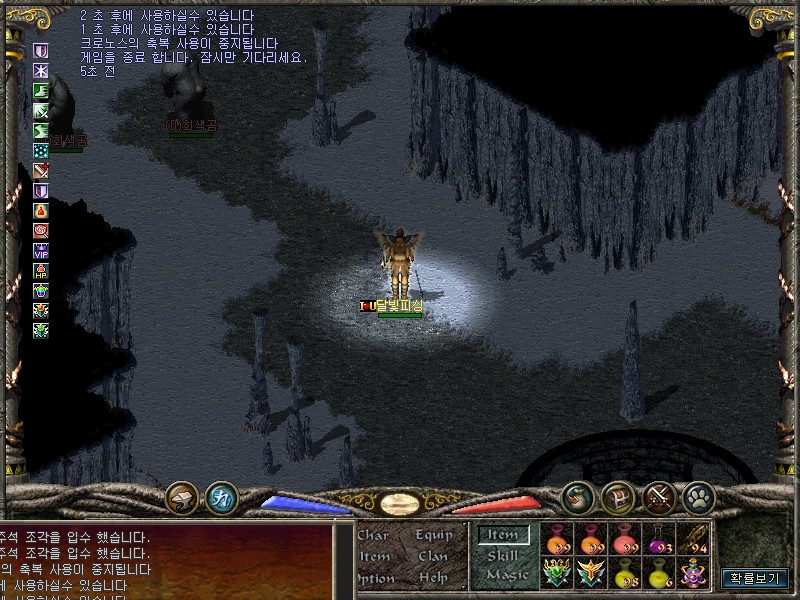This screenshot has height=600, width=800.
Task: Click the 확률보기 button
Action: tap(755, 578)
